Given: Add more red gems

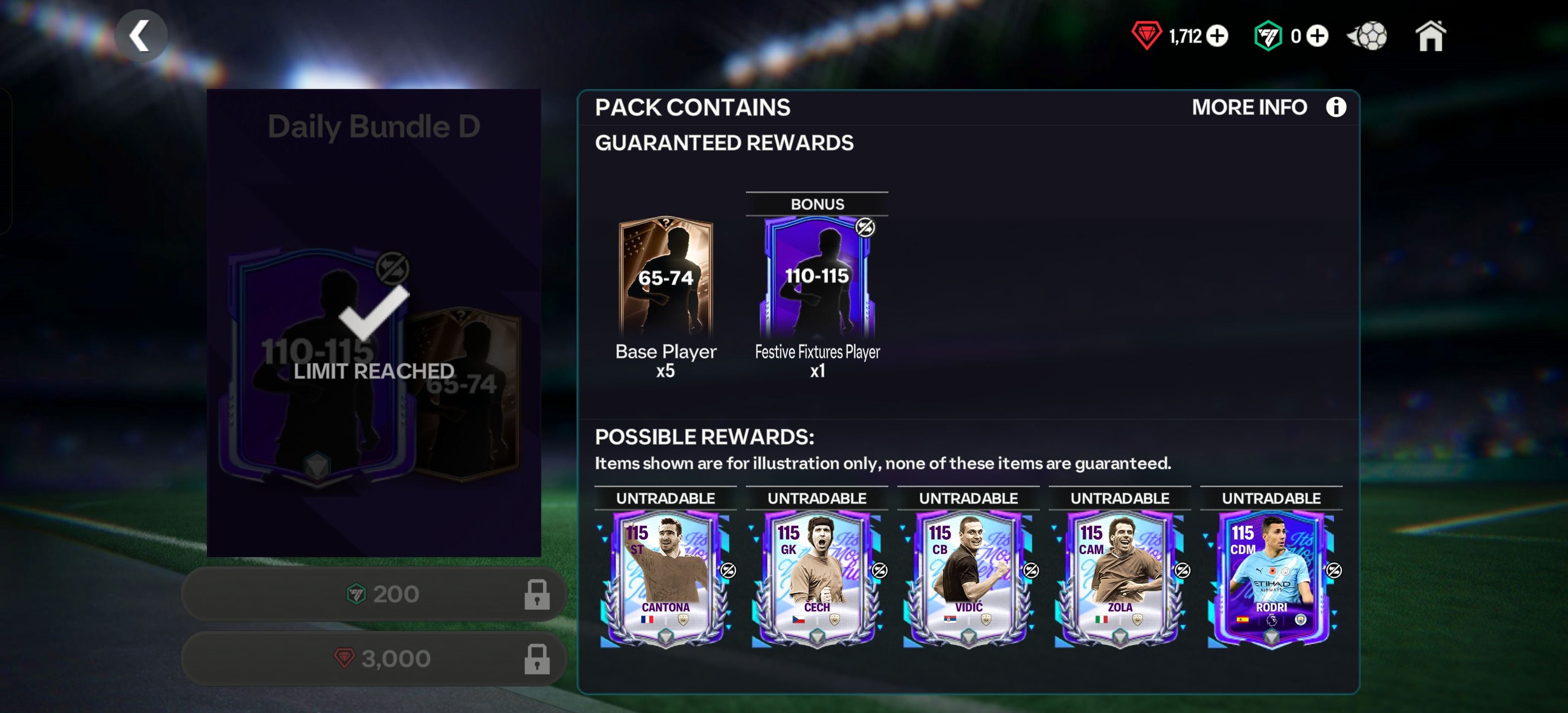Looking at the screenshot, I should [1218, 36].
